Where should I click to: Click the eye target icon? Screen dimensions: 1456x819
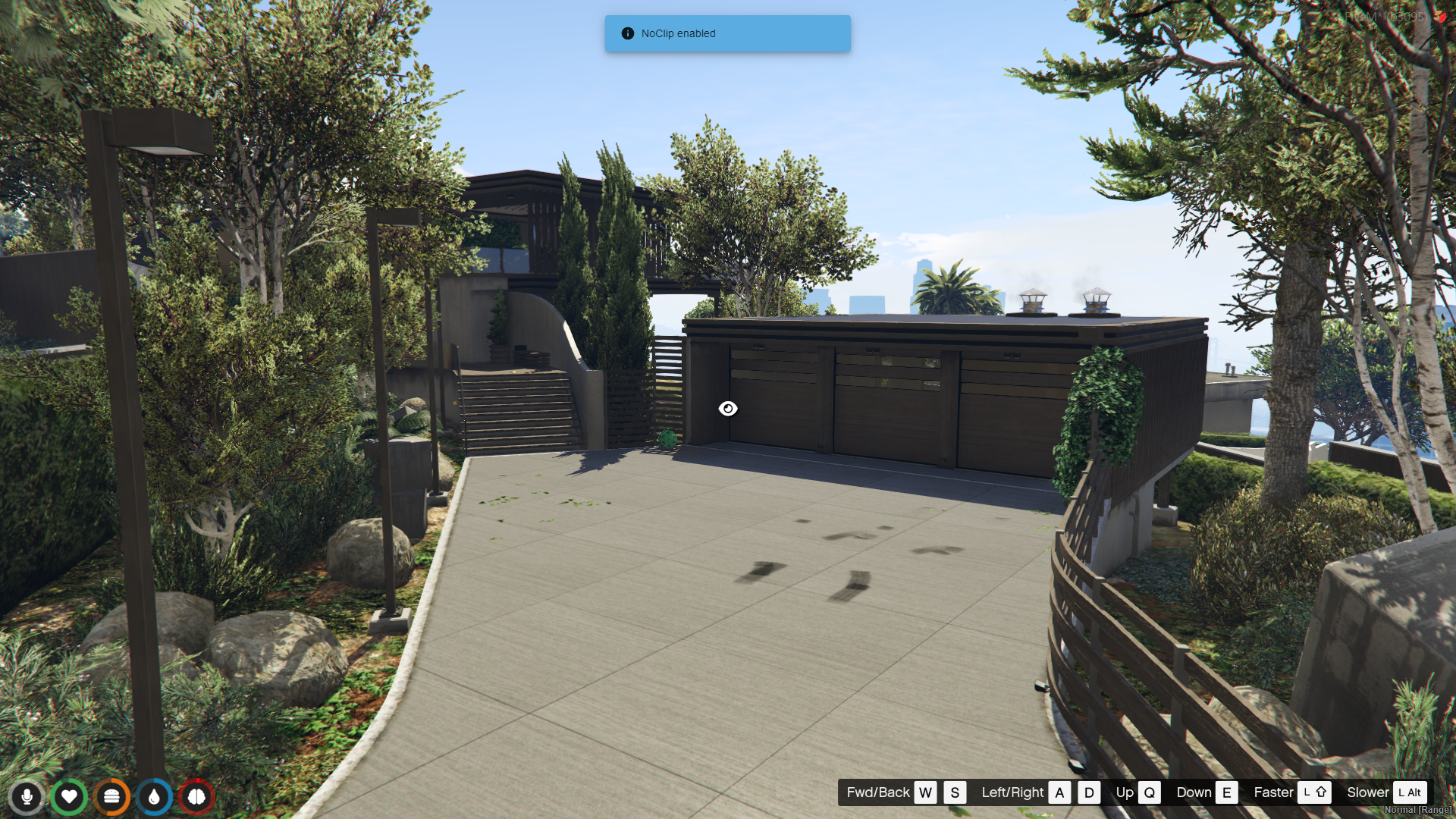click(728, 409)
